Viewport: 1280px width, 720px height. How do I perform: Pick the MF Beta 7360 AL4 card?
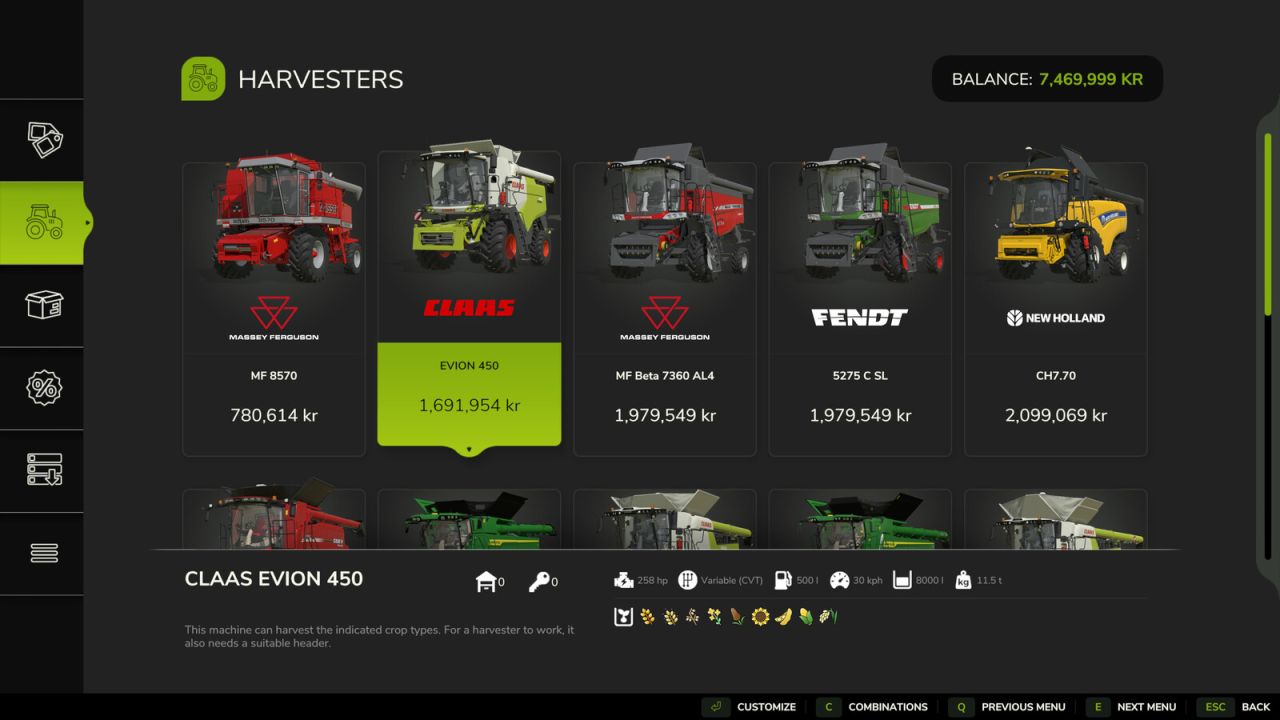(665, 309)
